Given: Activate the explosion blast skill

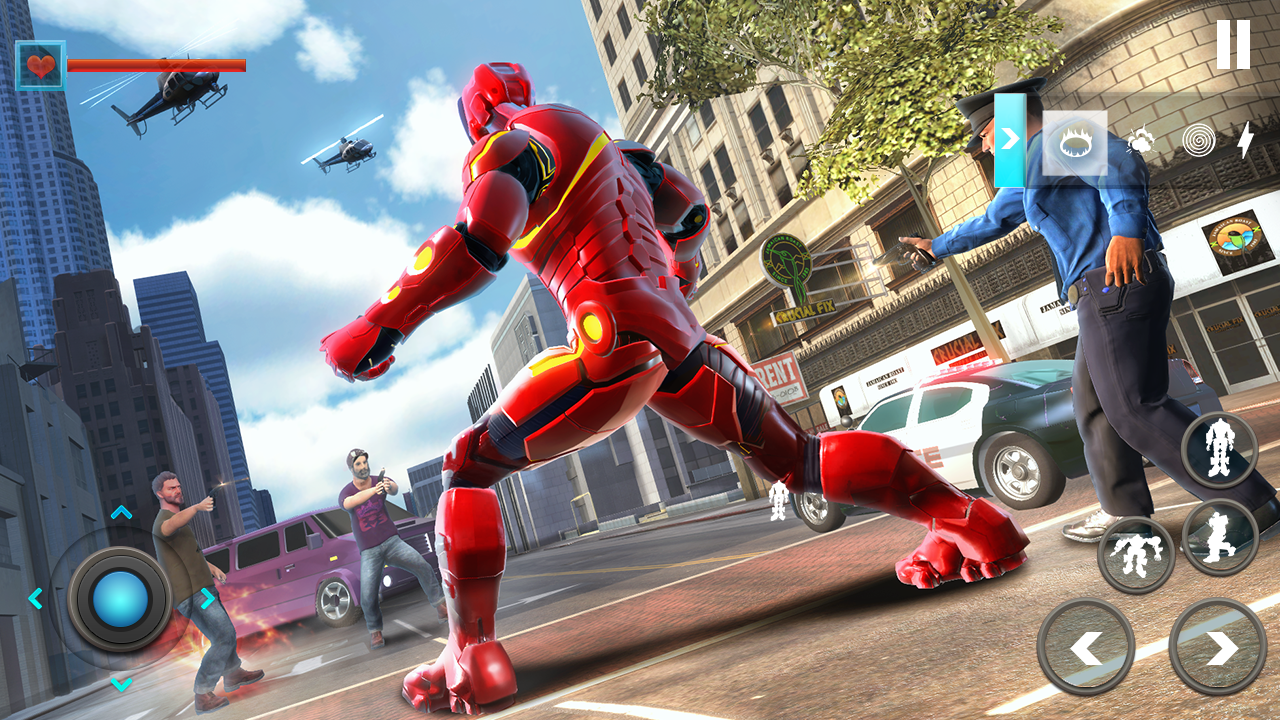Looking at the screenshot, I should pos(1140,143).
